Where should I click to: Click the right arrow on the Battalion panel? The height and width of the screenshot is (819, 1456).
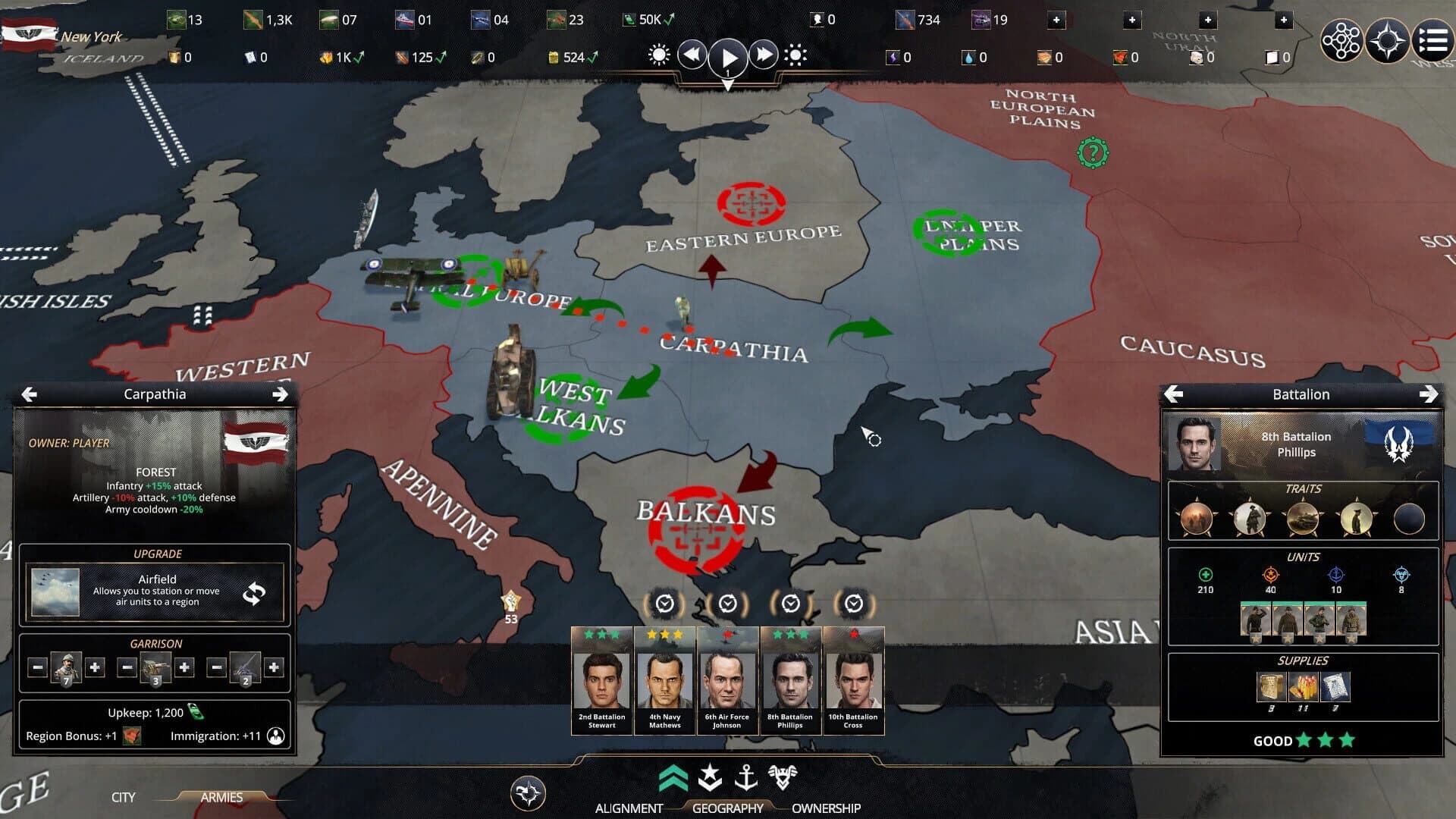coord(1430,394)
